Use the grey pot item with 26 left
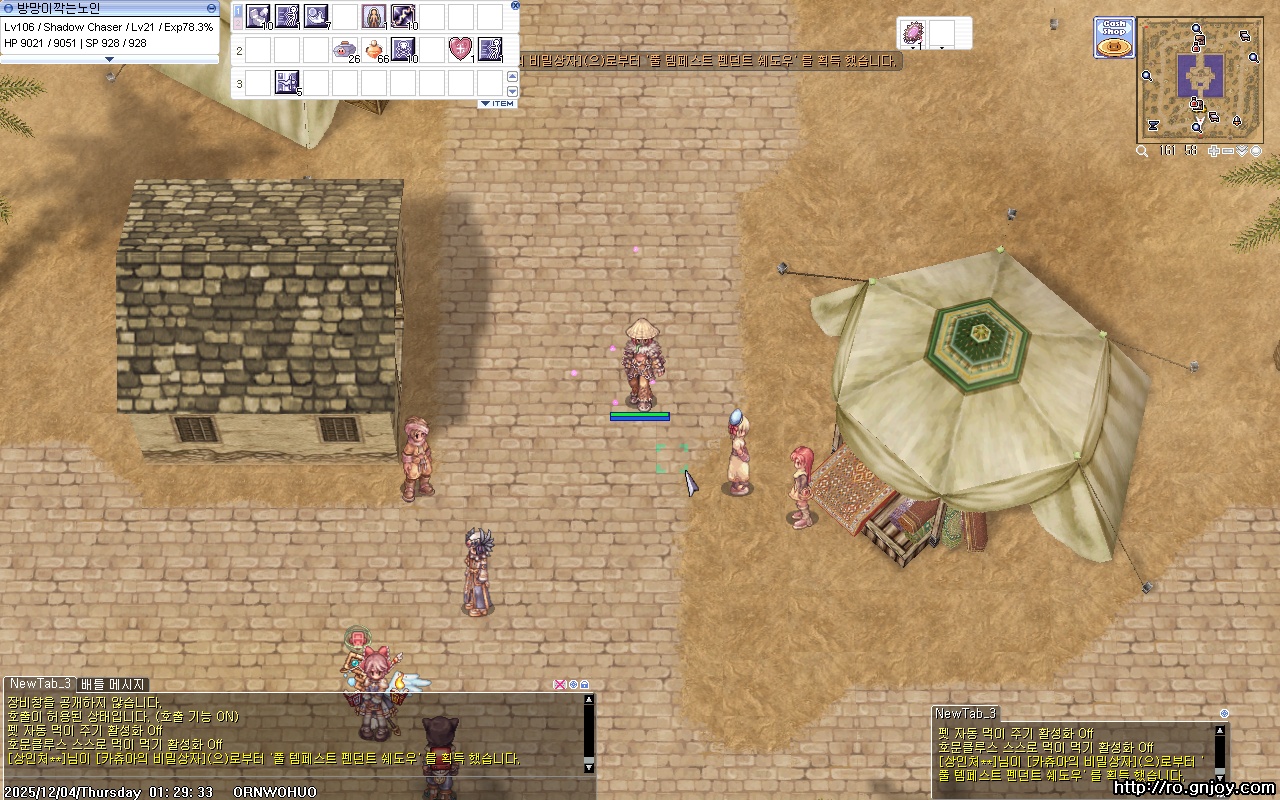This screenshot has height=800, width=1280. [345, 48]
